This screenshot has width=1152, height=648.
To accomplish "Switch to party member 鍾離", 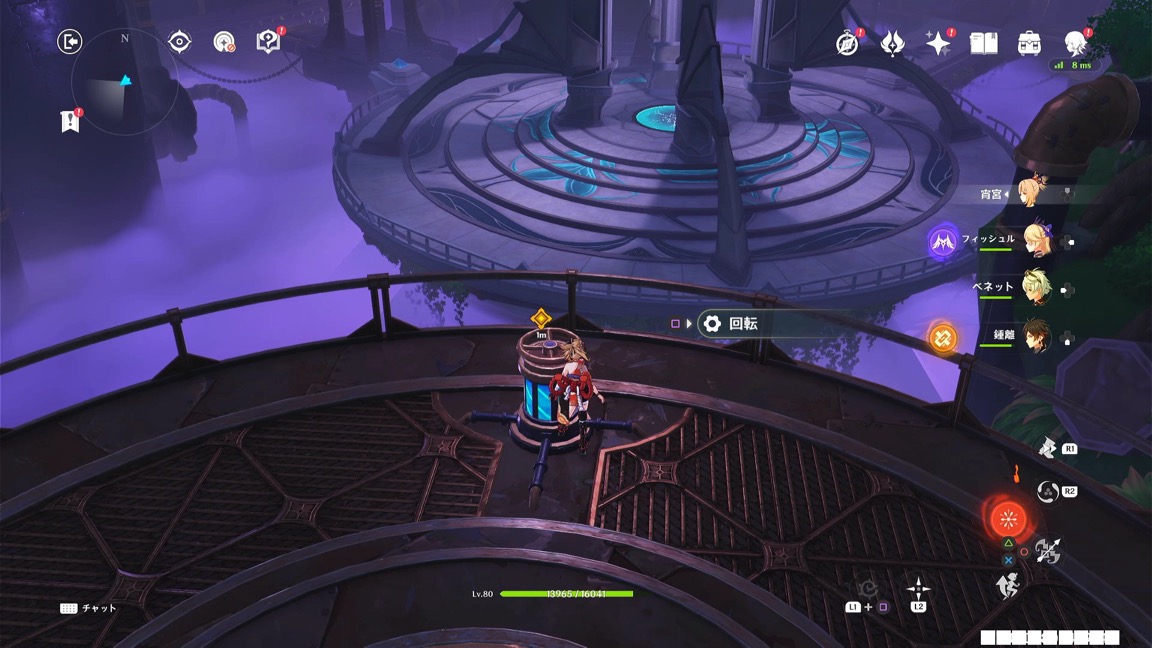I will [1036, 336].
